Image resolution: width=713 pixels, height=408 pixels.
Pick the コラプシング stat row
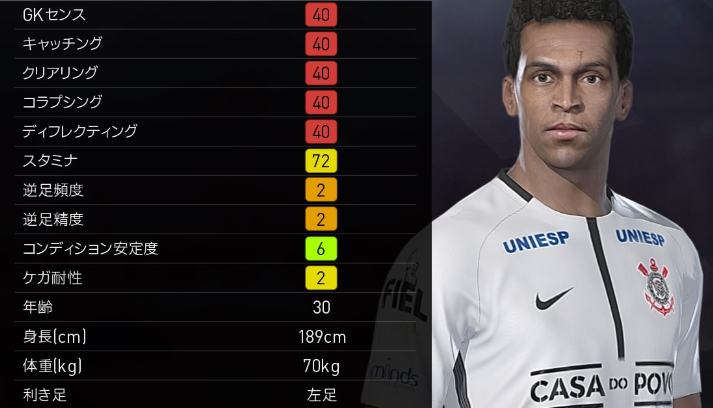215,102
